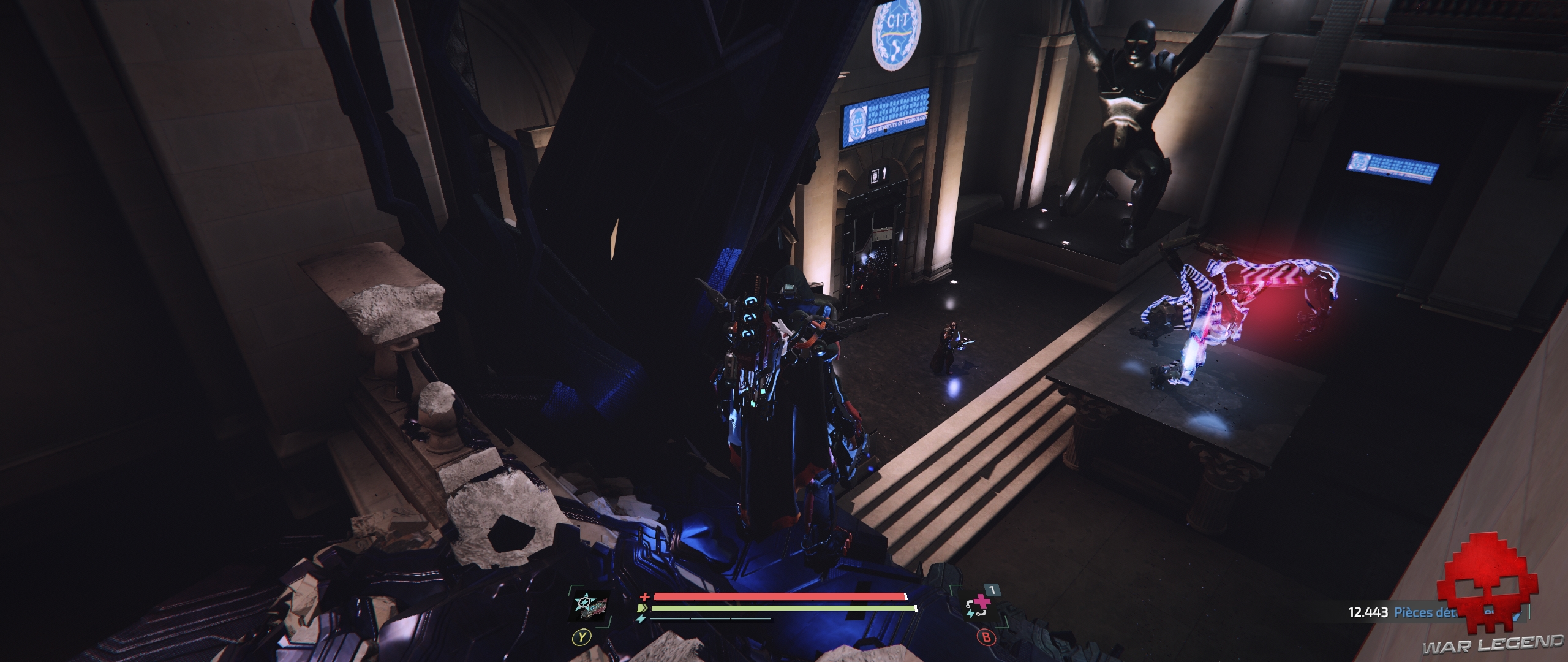This screenshot has width=1568, height=662.
Task: Click the green stamina chevron icon
Action: click(x=643, y=607)
